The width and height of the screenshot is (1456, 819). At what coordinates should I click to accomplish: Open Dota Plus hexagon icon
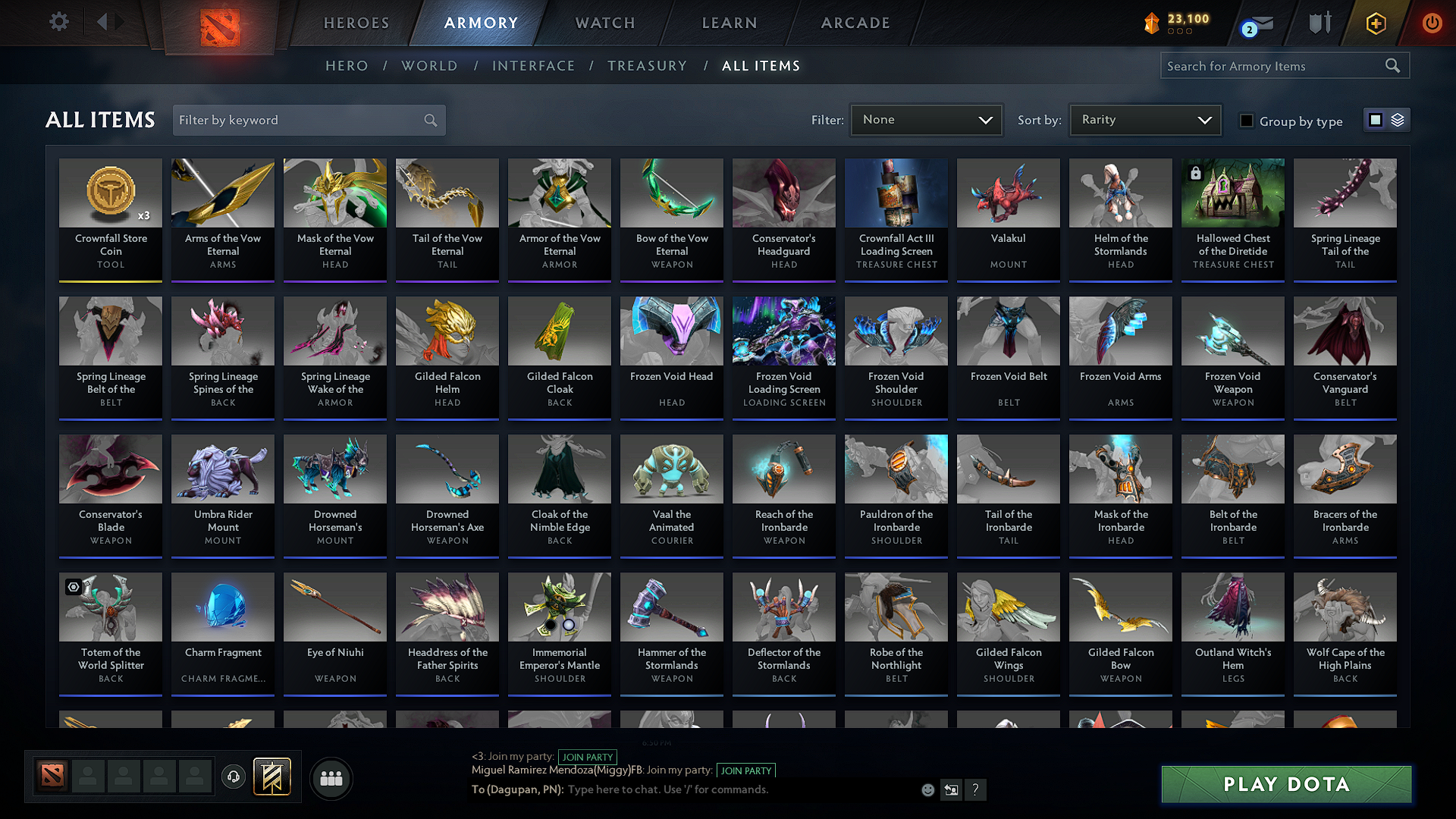point(1375,24)
